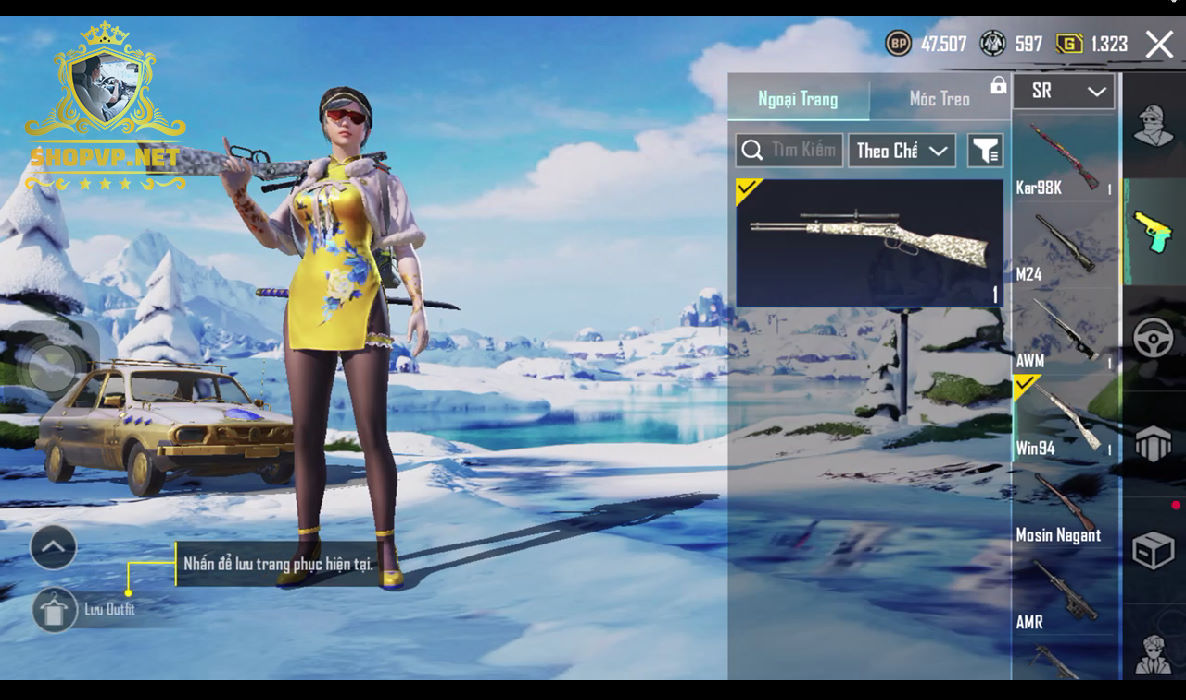
Task: Close the inventory screen with X
Action: tap(1159, 44)
